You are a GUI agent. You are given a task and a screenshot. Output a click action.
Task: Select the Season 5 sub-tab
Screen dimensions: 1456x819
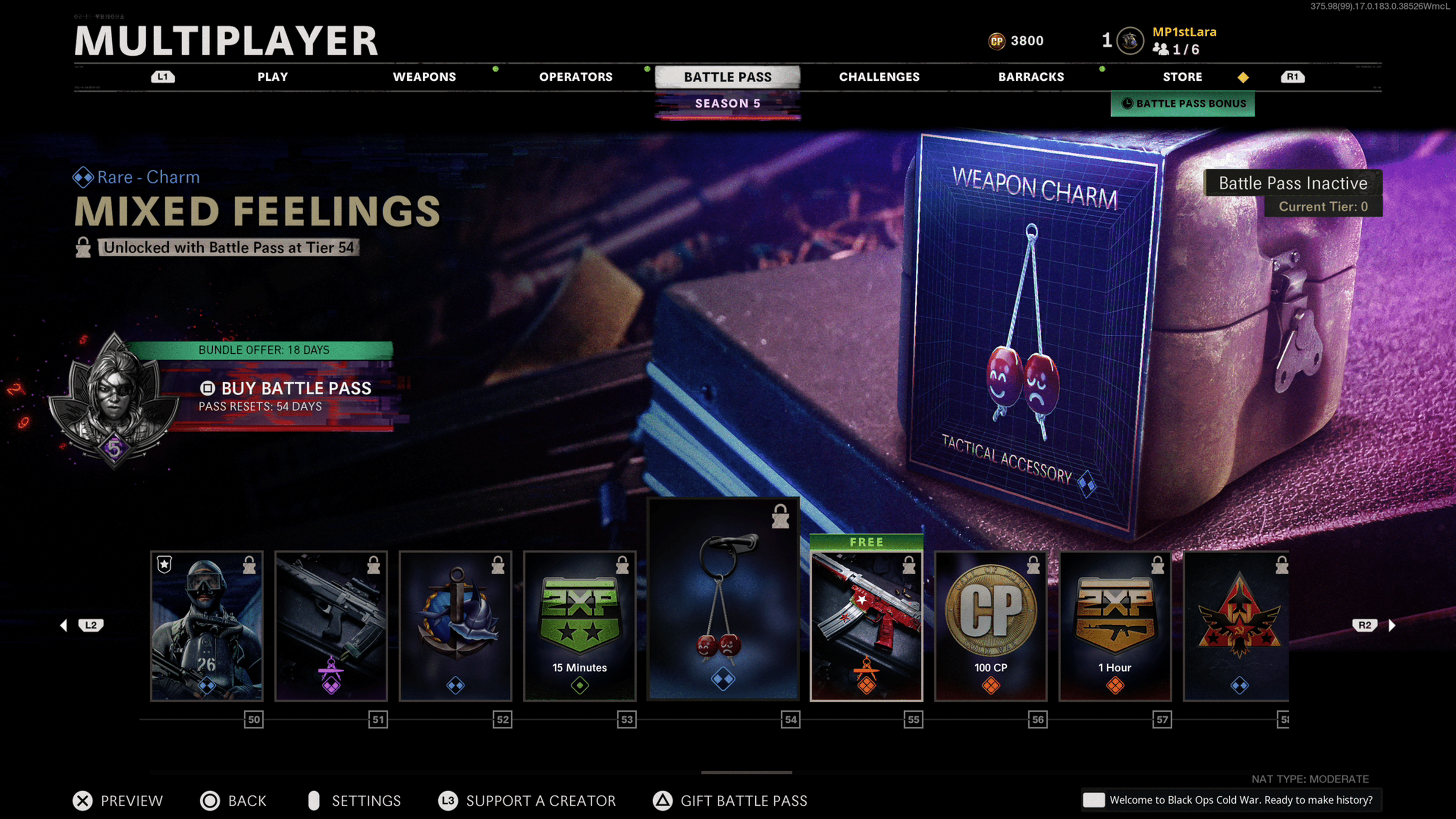[x=727, y=104]
